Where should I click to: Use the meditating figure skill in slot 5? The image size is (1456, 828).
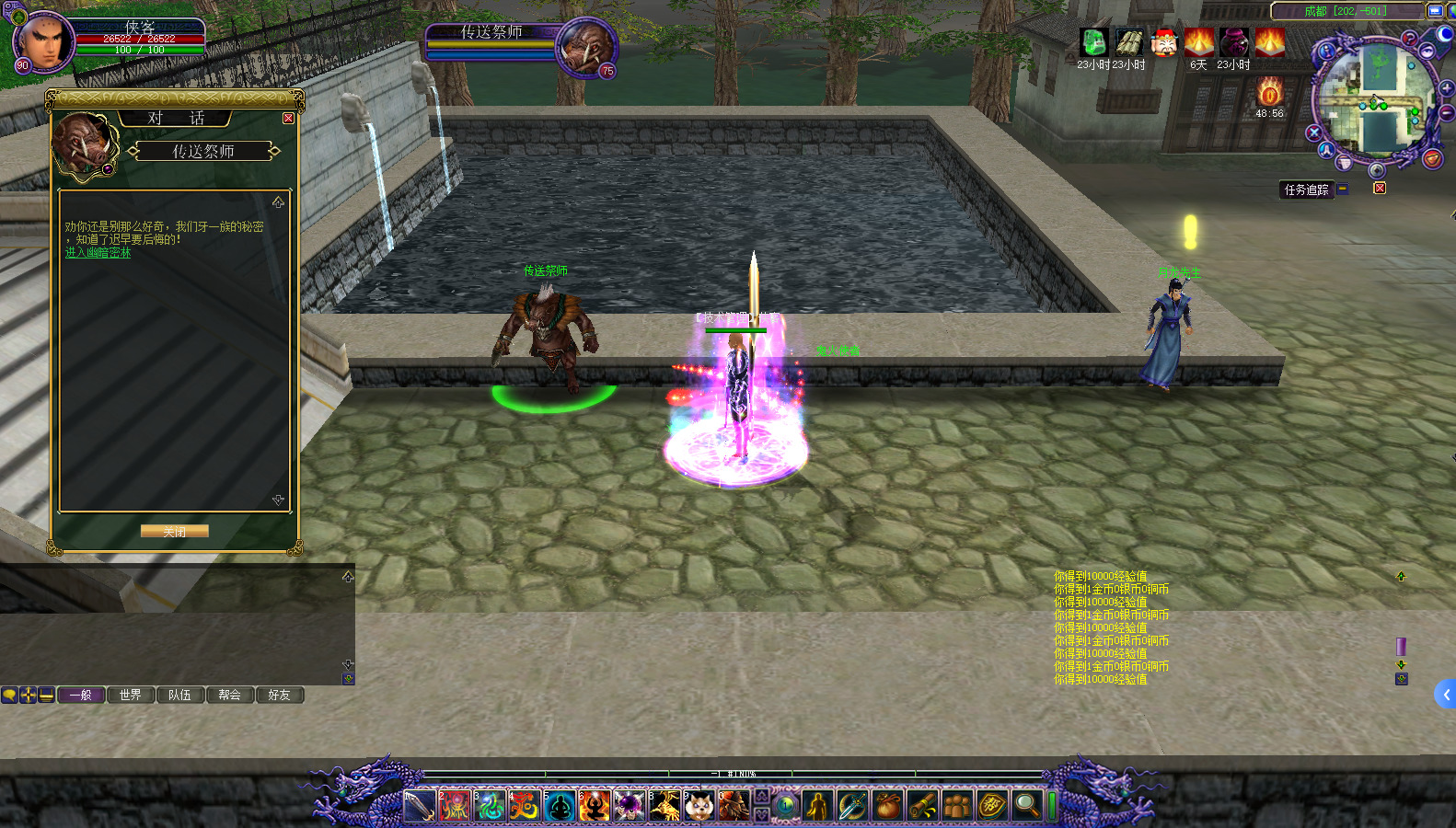[560, 806]
